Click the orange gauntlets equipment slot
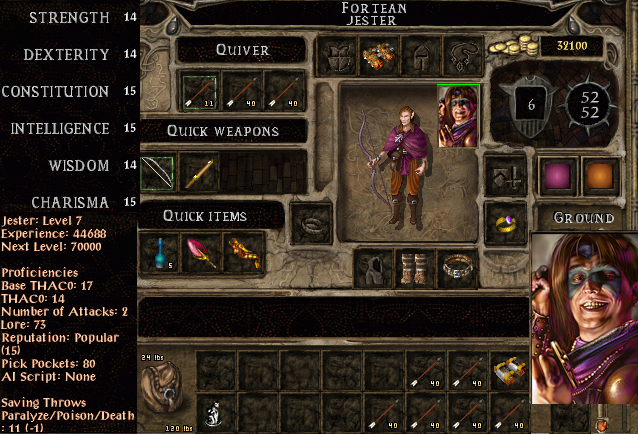638x434 pixels. click(379, 56)
